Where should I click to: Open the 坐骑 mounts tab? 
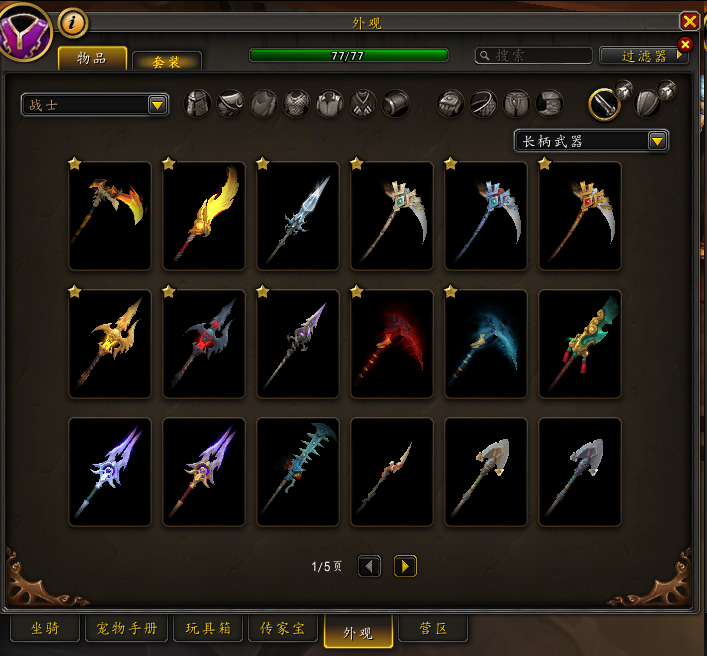pyautogui.click(x=45, y=629)
